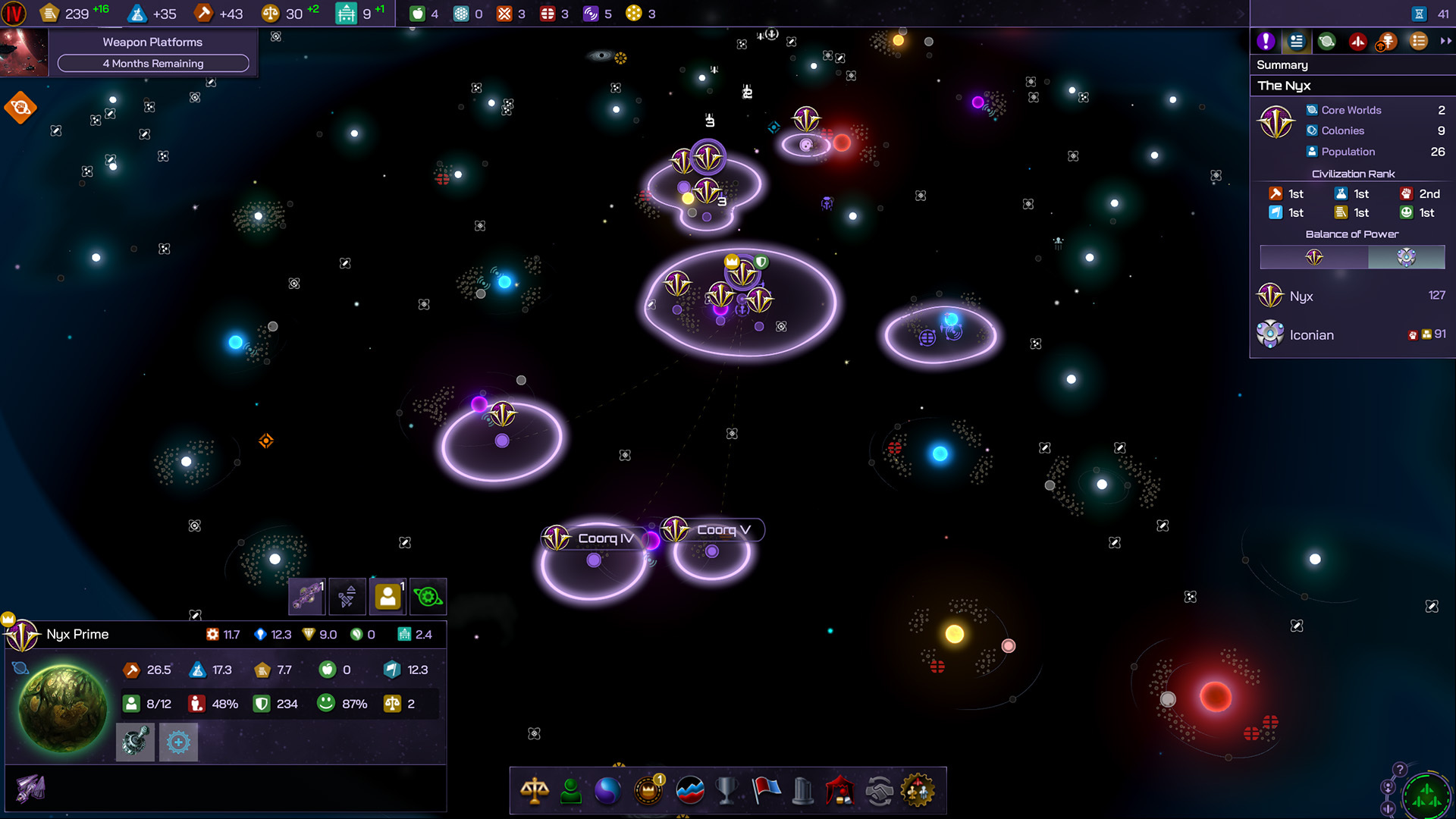Open the red and blue flag icon
The width and height of the screenshot is (1456, 819).
click(766, 791)
